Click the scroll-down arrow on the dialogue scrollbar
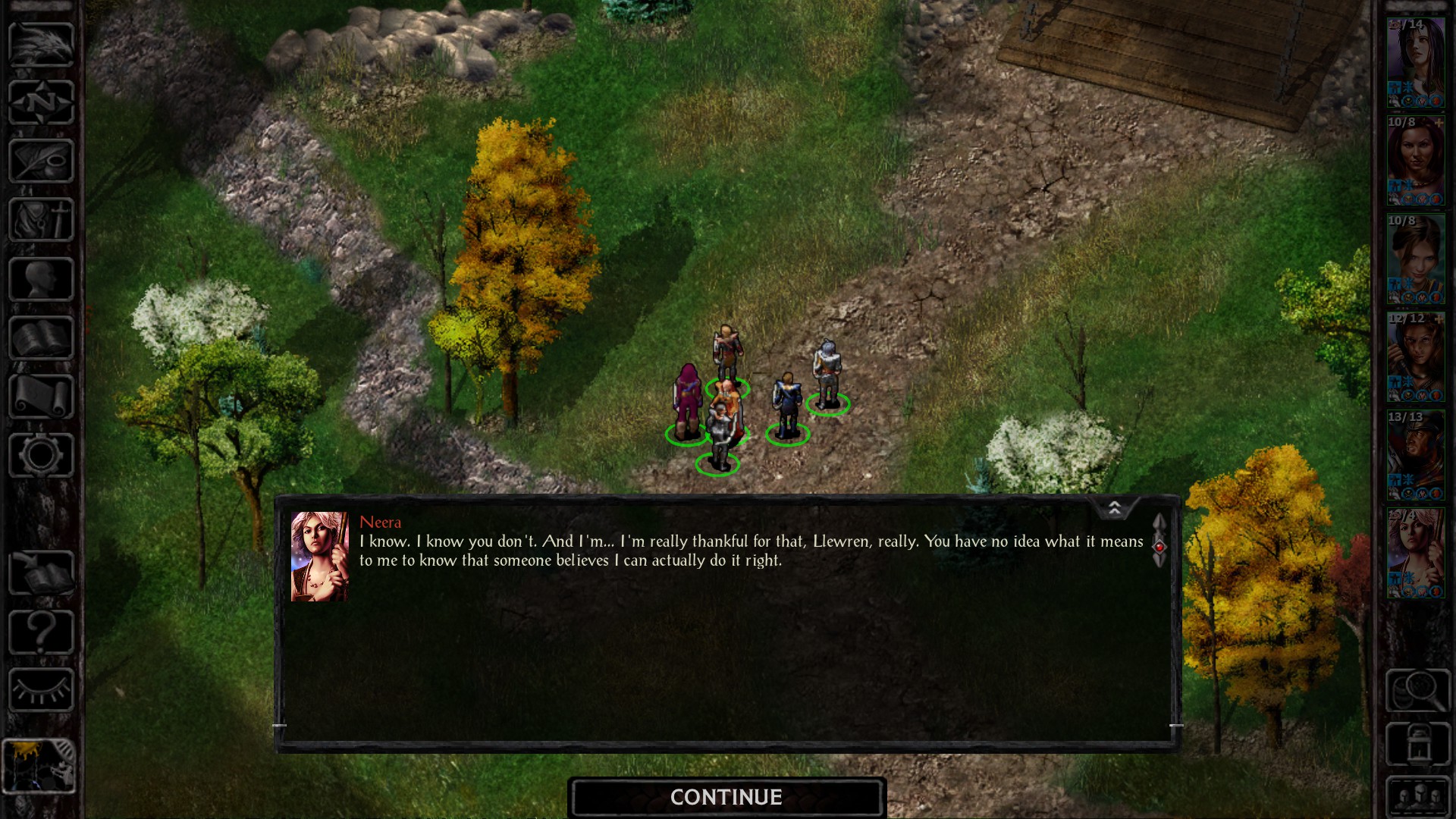The width and height of the screenshot is (1456, 819). point(1159,563)
